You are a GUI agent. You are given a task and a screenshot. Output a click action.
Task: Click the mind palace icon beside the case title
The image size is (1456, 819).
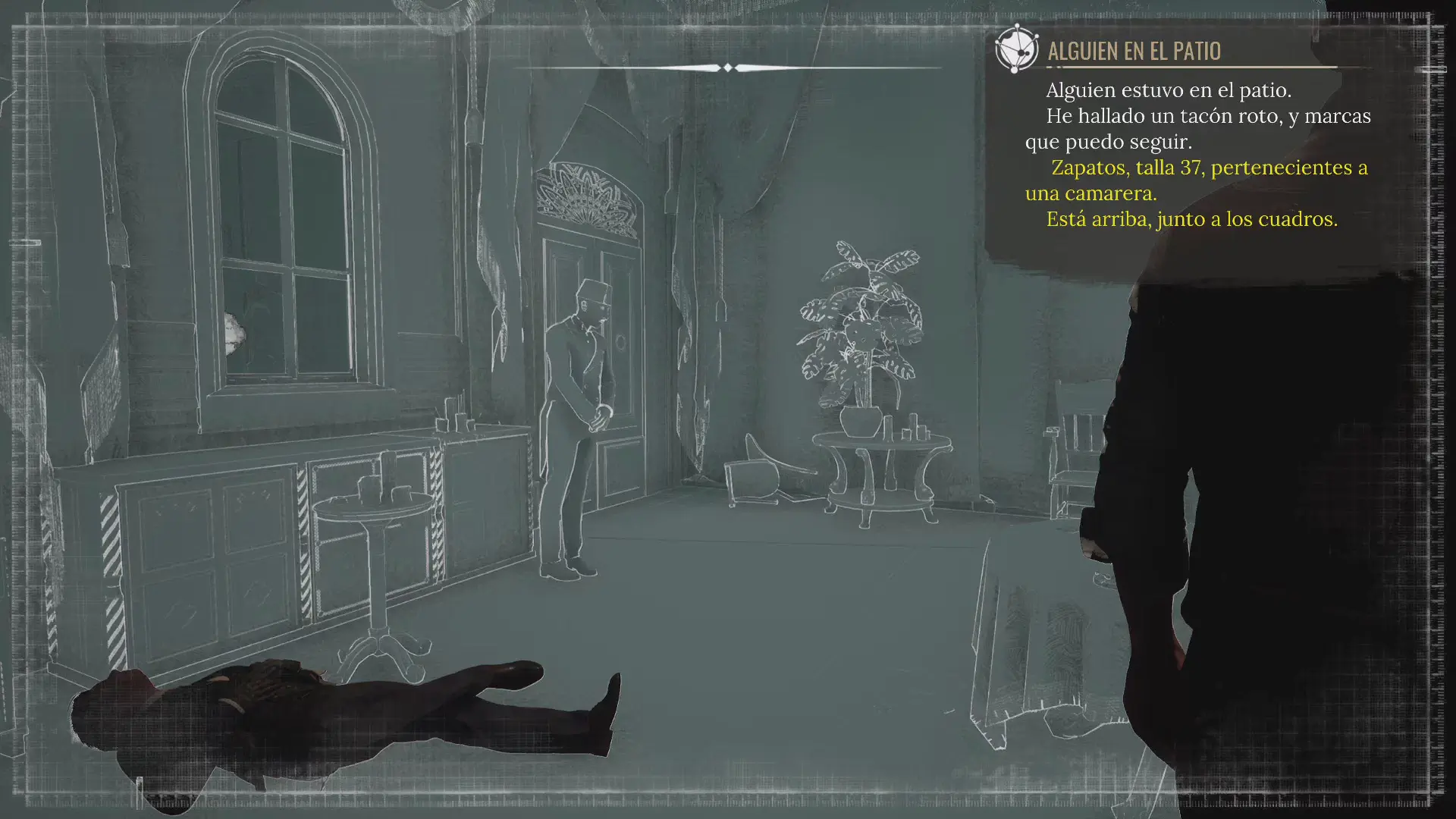tap(1016, 49)
